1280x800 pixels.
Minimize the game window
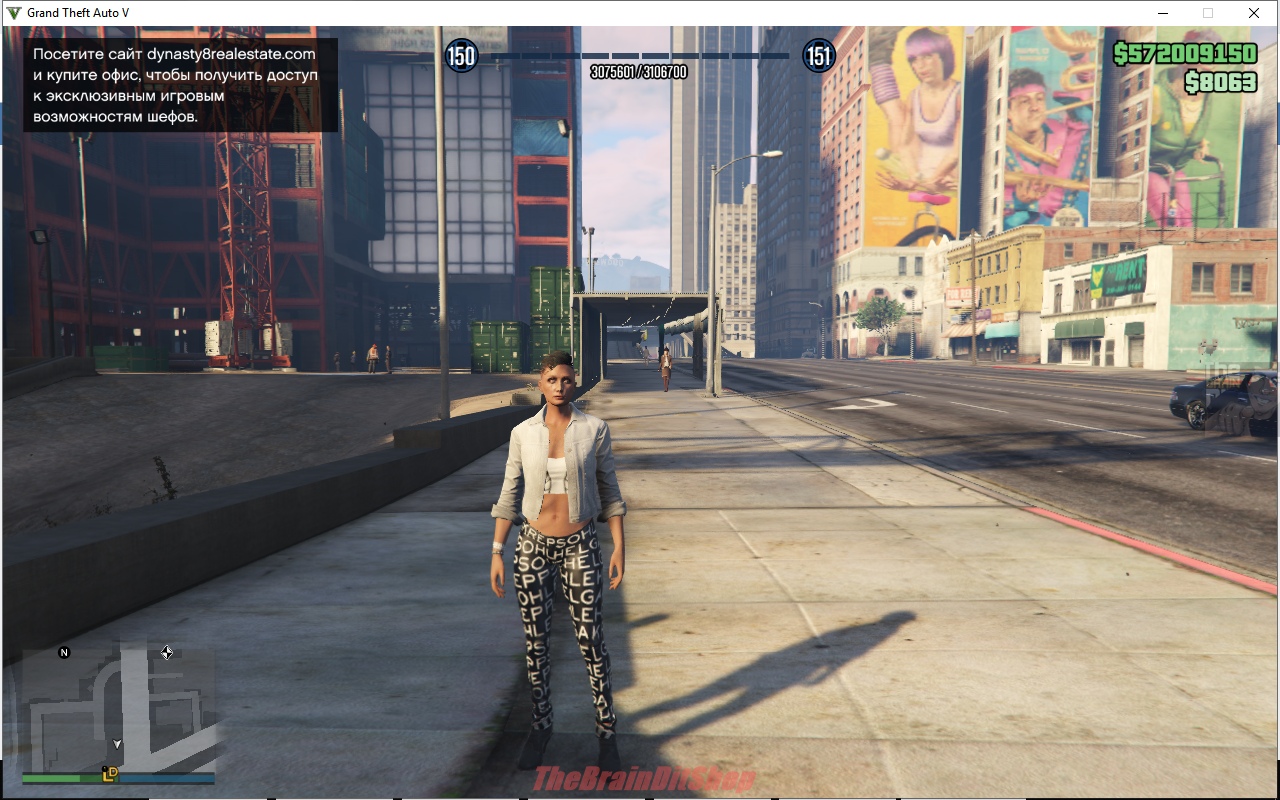coord(1163,13)
